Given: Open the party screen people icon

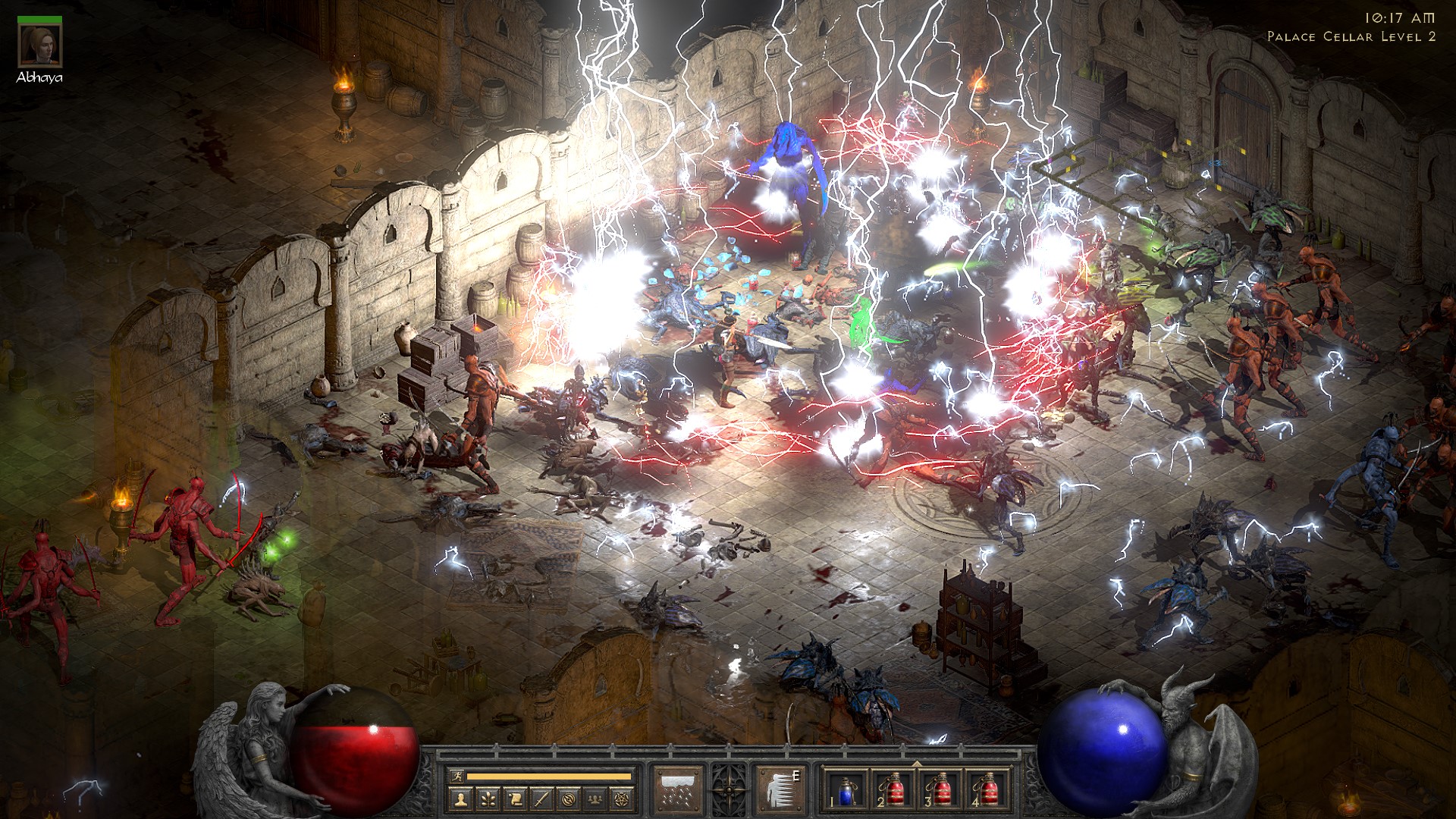Looking at the screenshot, I should [x=596, y=799].
